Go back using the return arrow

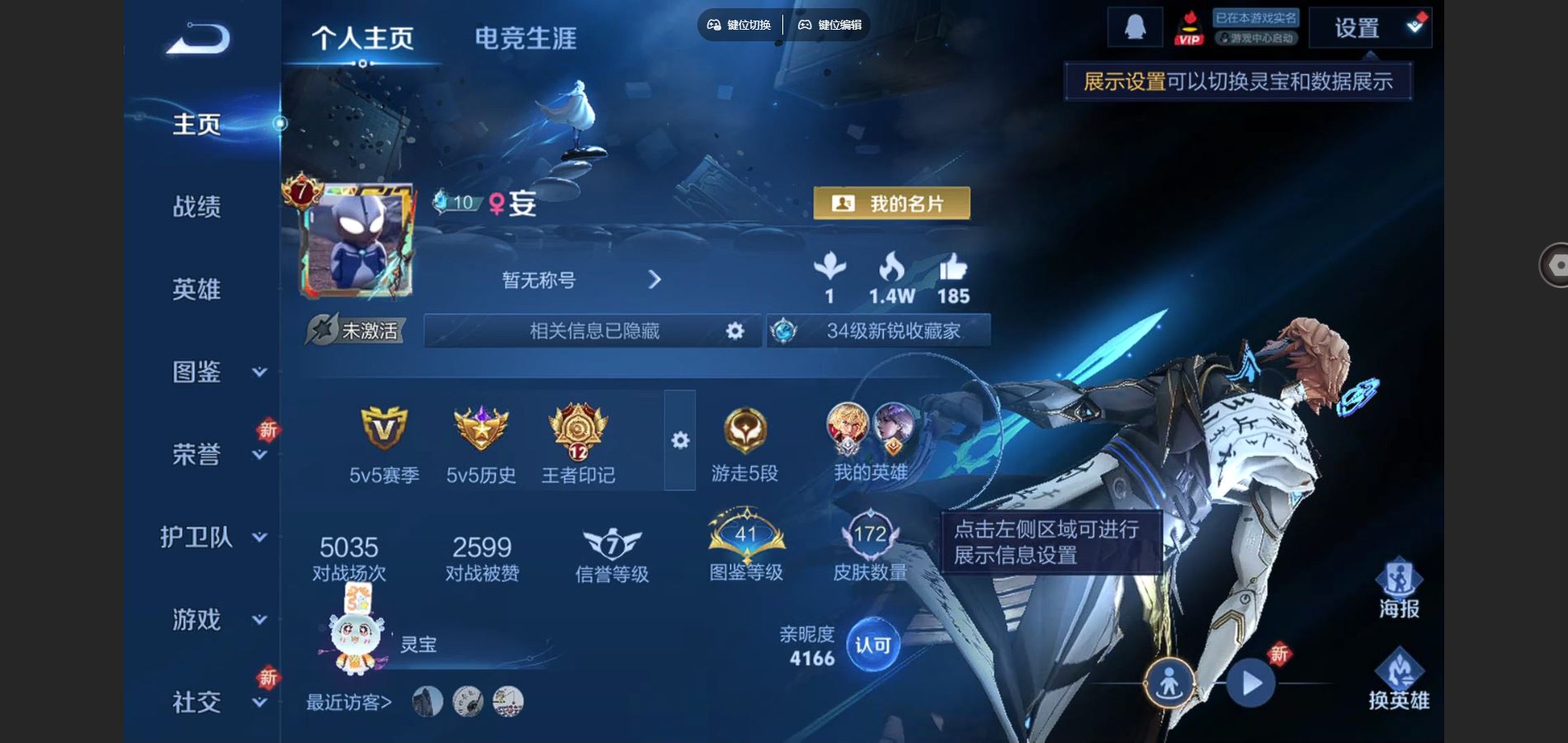click(x=199, y=39)
